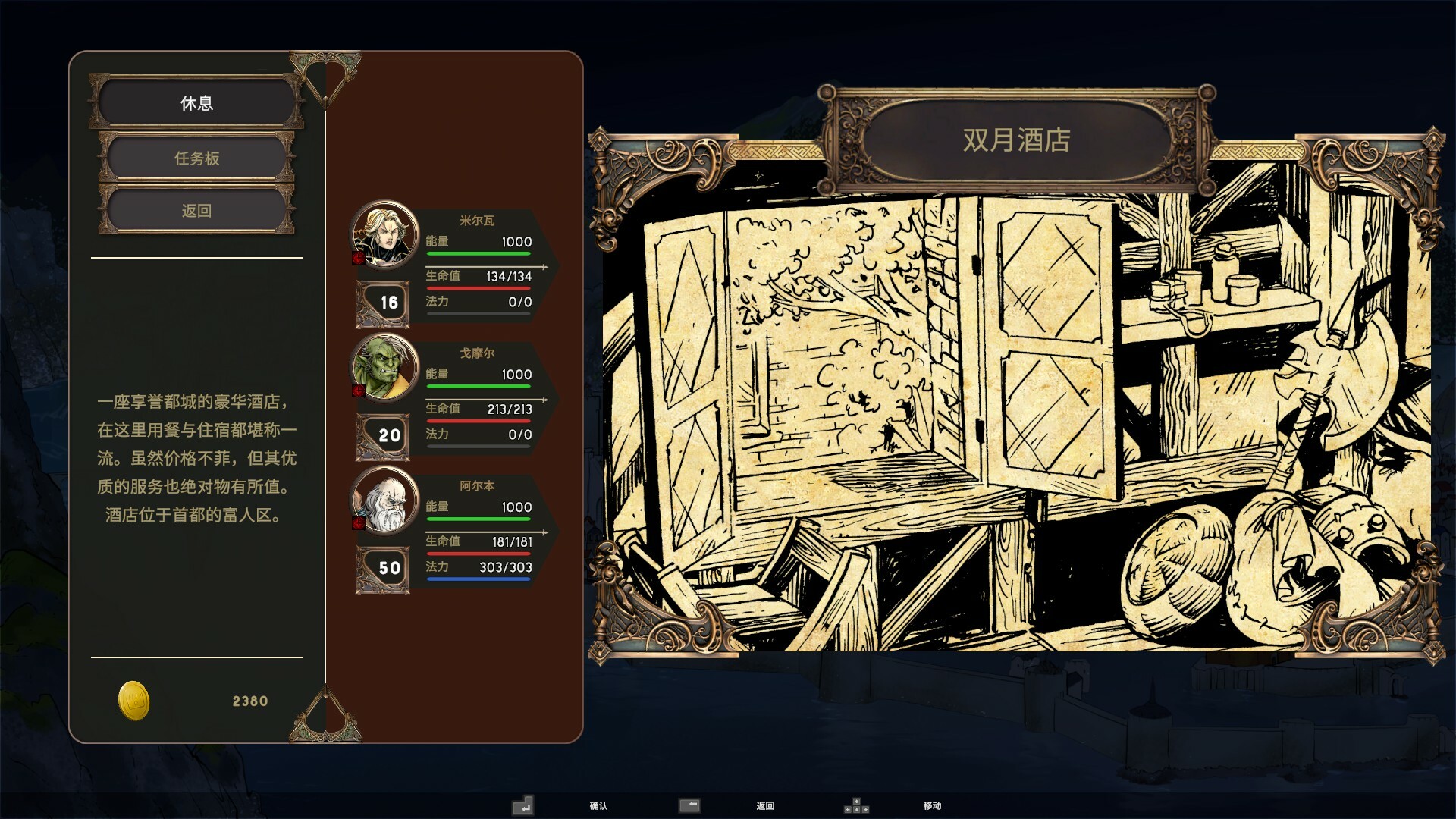Click 戈摩尔's green 能量 energy bar
Screen dimensions: 1456x819
[479, 384]
